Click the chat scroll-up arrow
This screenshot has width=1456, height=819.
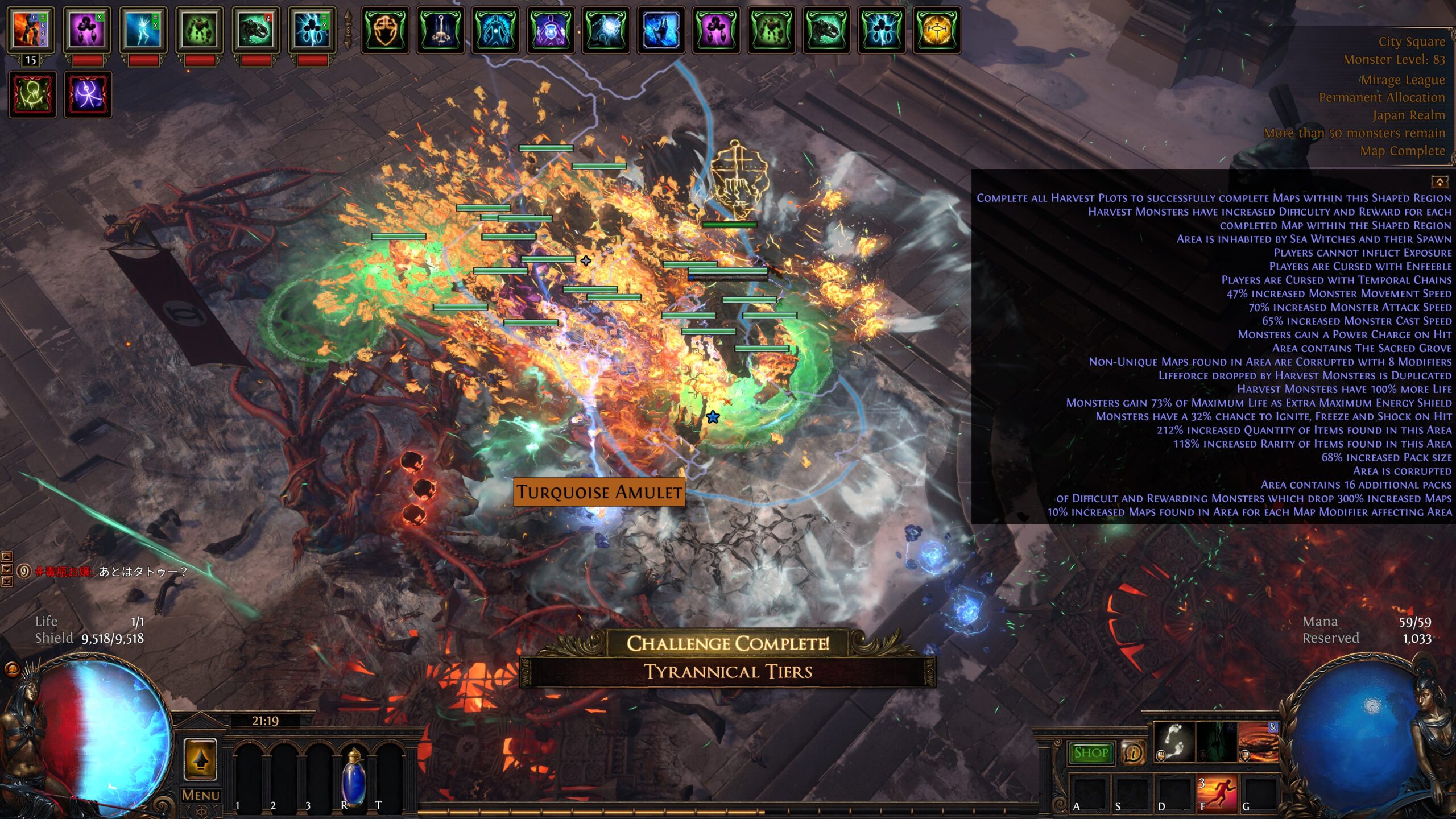click(7, 557)
